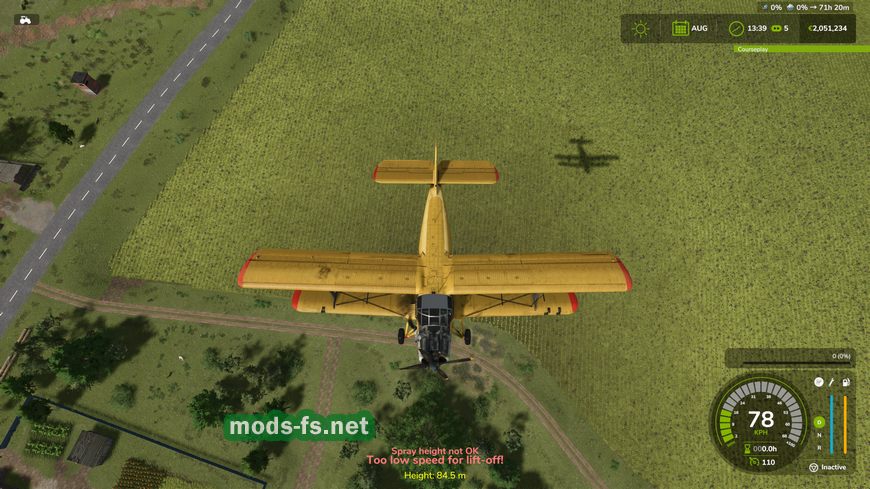Click the clock time icon
The image size is (870, 489).
click(736, 28)
